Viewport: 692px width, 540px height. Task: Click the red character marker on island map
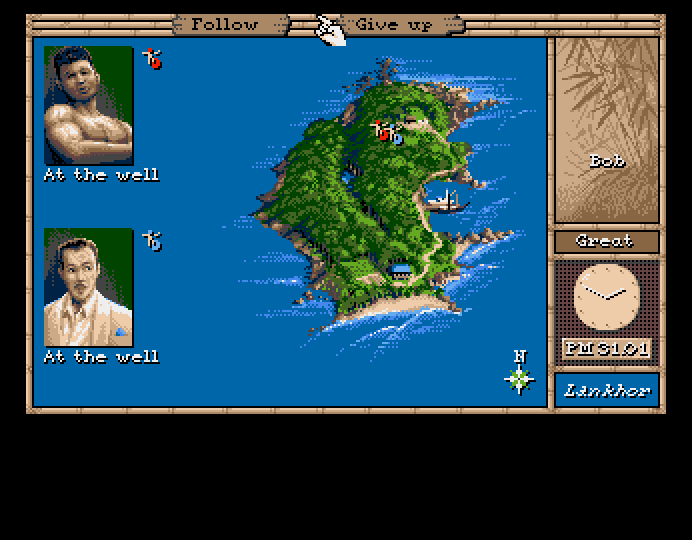381,131
